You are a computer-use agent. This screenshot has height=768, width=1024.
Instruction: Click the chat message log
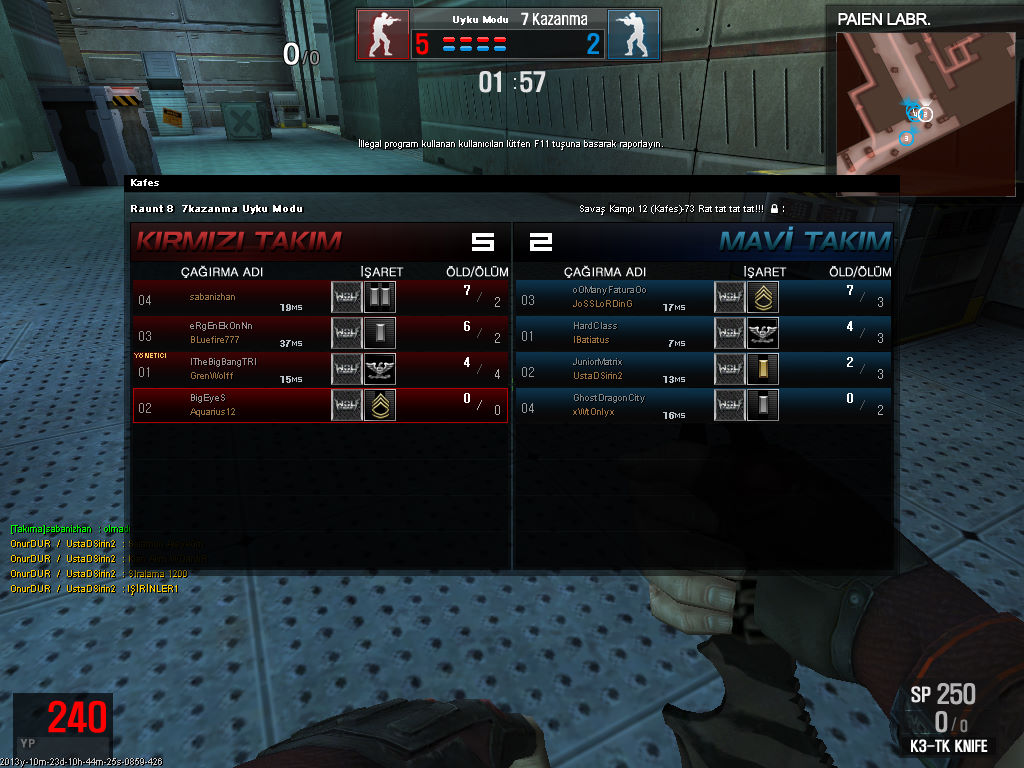click(x=98, y=558)
